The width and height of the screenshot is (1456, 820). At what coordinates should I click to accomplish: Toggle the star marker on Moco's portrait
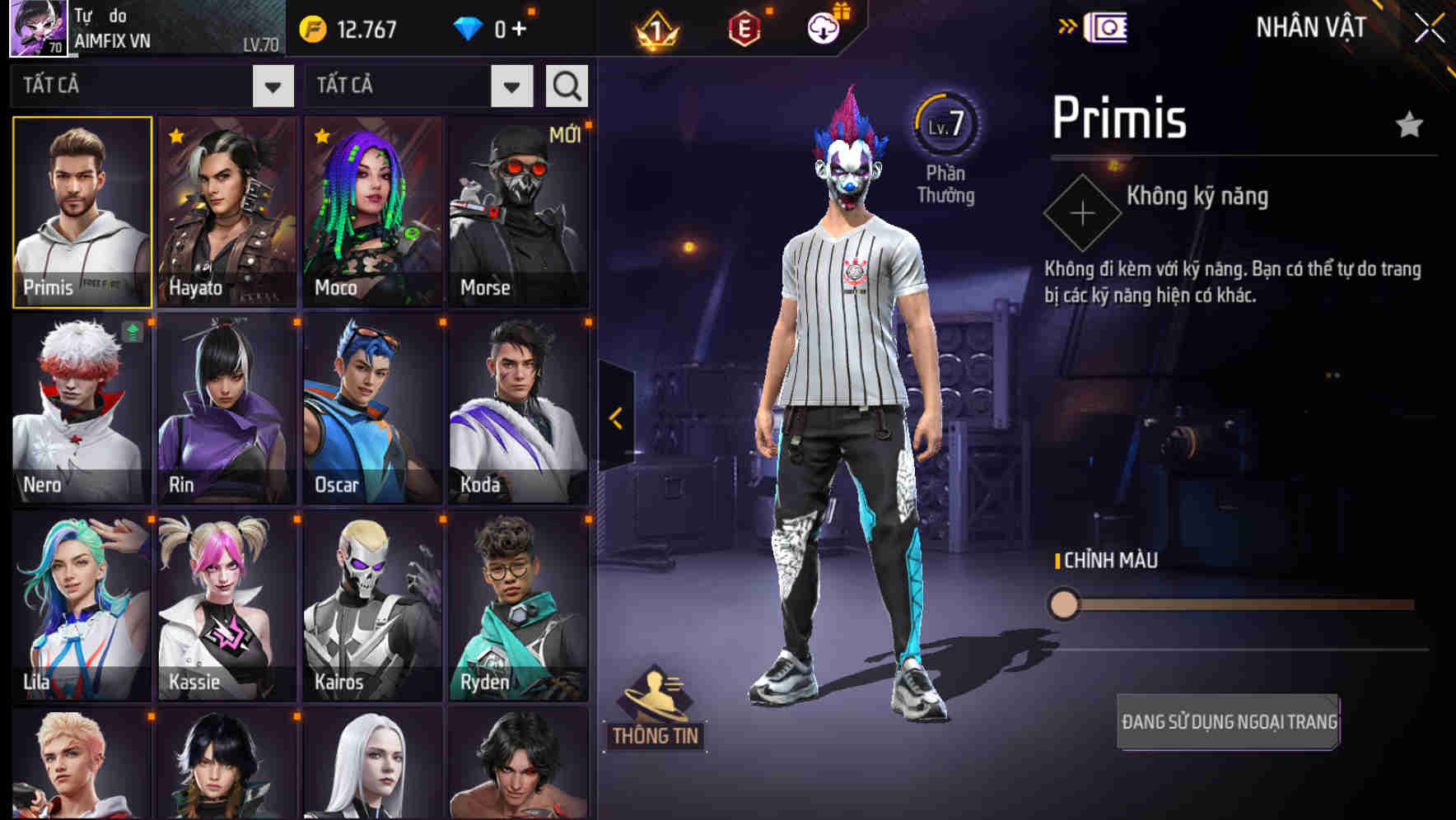[320, 136]
